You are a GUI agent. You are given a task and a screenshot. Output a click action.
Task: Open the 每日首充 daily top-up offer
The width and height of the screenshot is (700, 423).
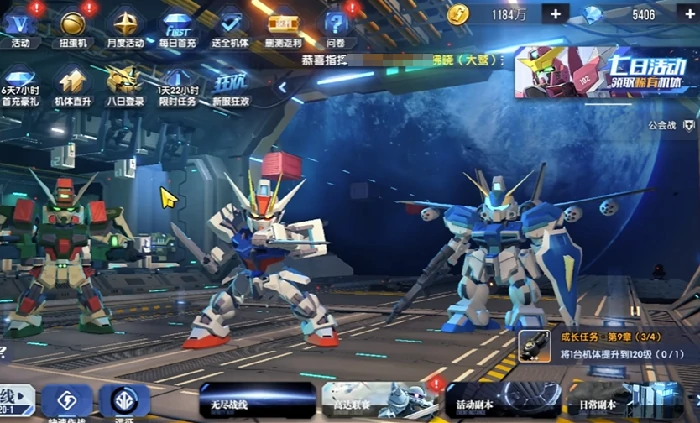coord(178,25)
